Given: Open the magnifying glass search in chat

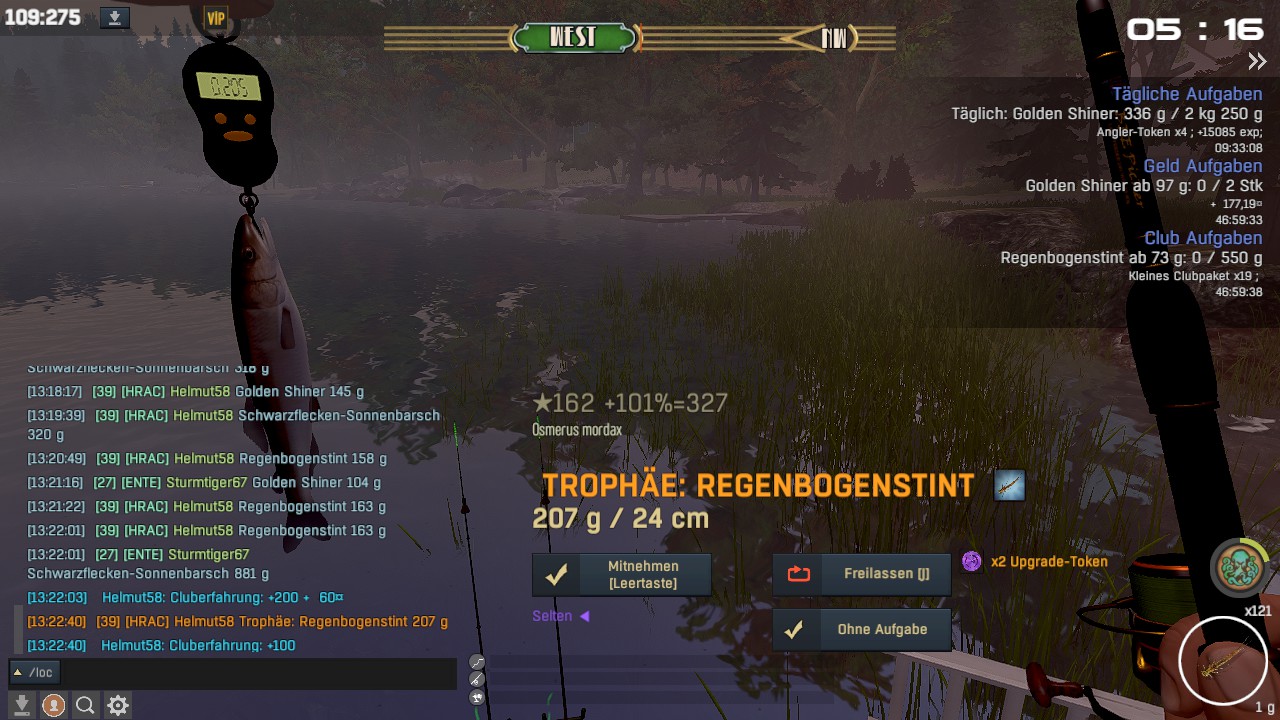Looking at the screenshot, I should click(86, 706).
